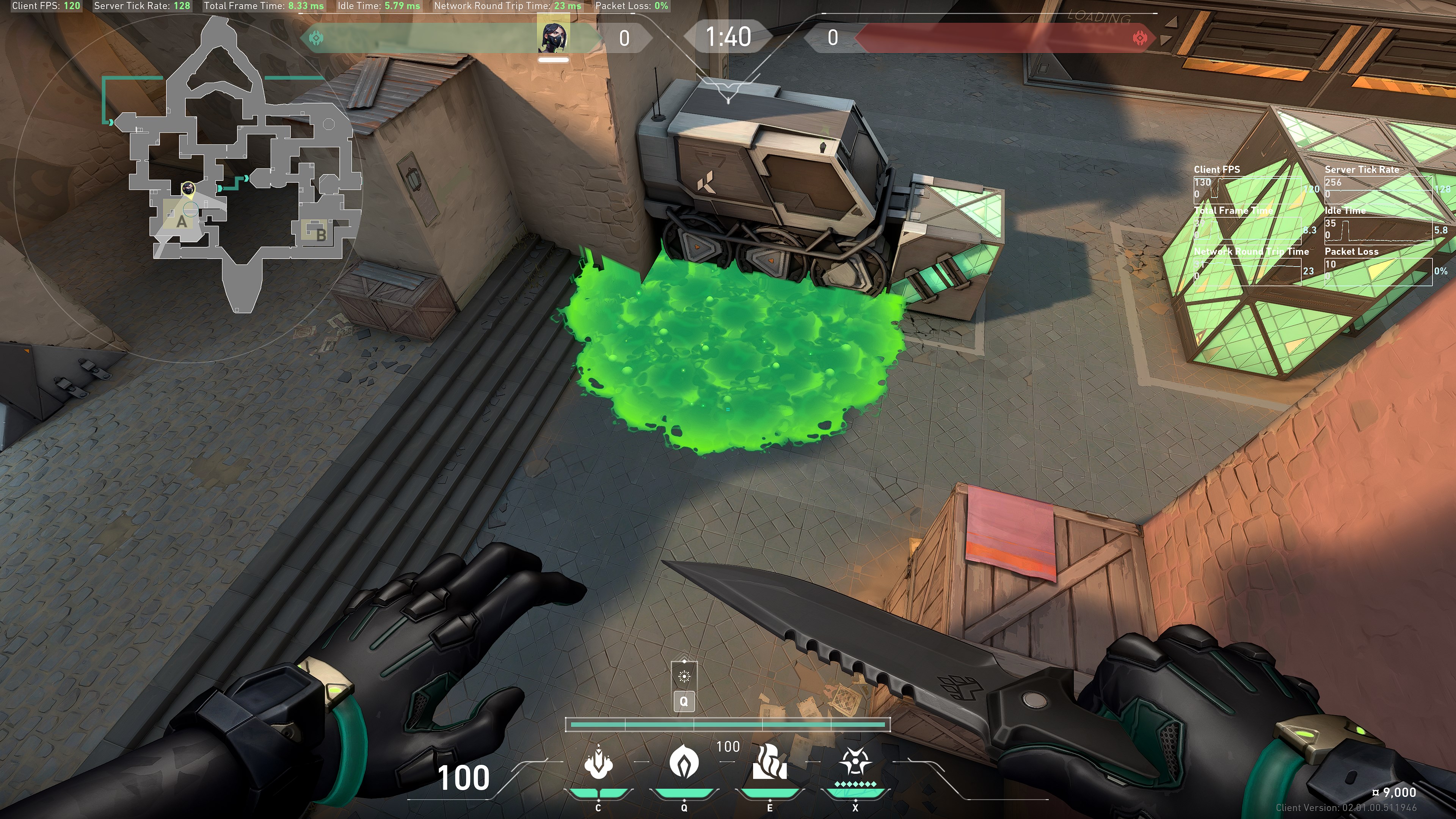Viewport: 1456px width, 819px height.
Task: Click Viper's agent portrait in the team bar
Action: (x=553, y=38)
